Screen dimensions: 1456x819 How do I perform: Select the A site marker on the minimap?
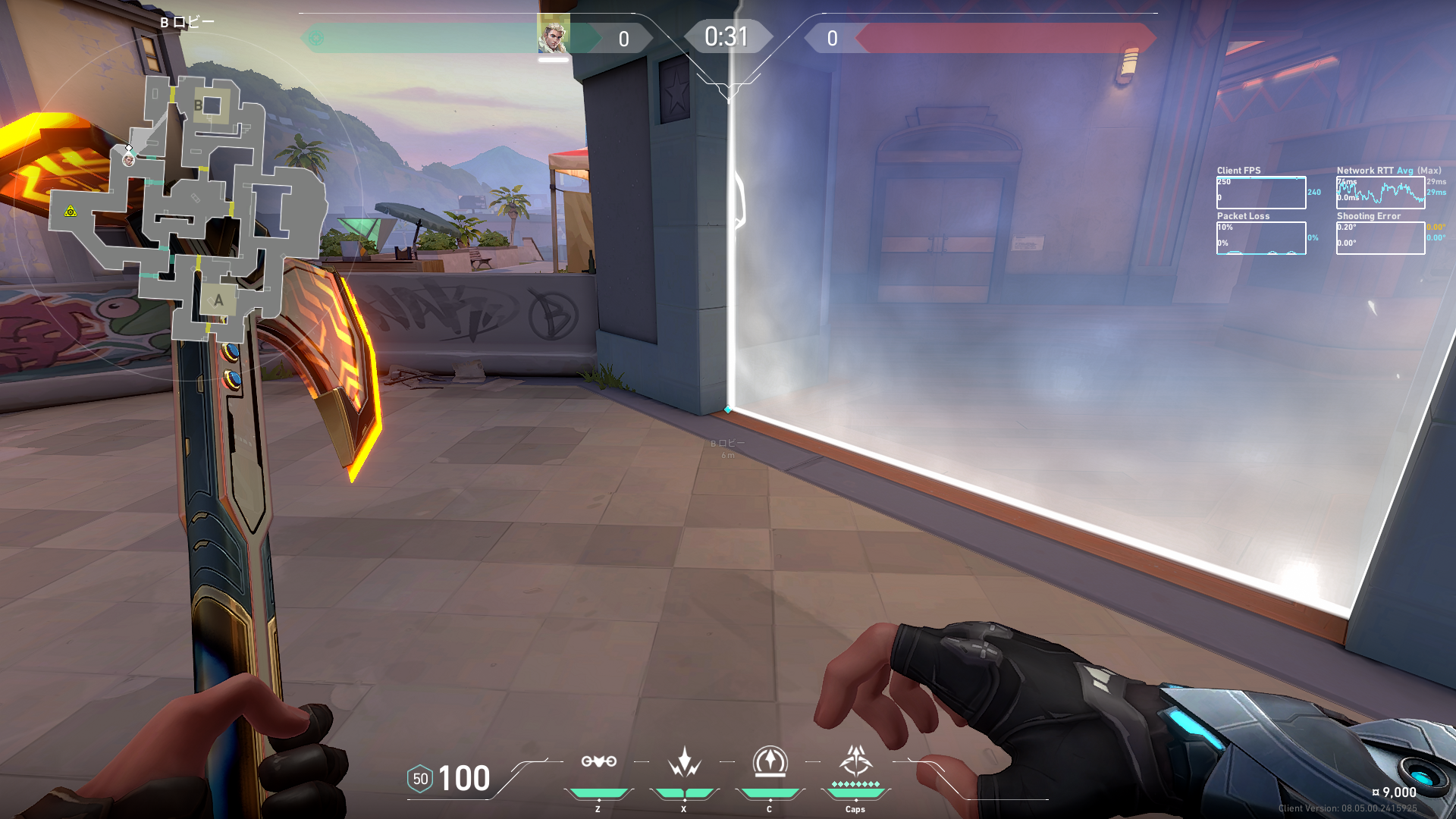[218, 300]
